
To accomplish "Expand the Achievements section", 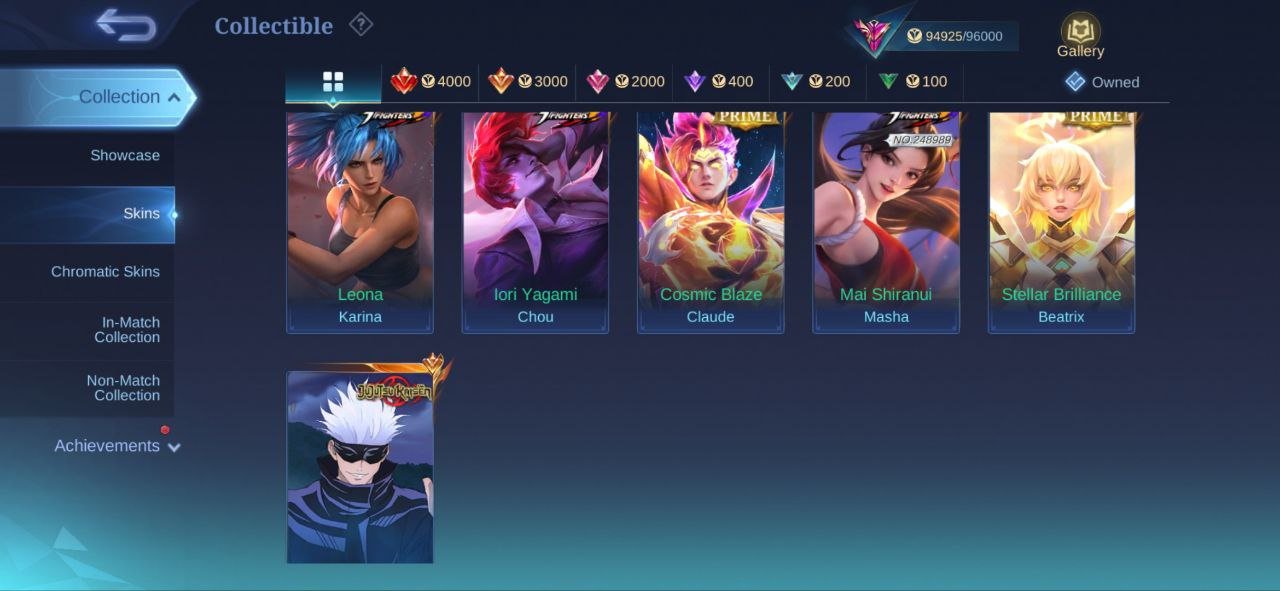I will coord(117,446).
